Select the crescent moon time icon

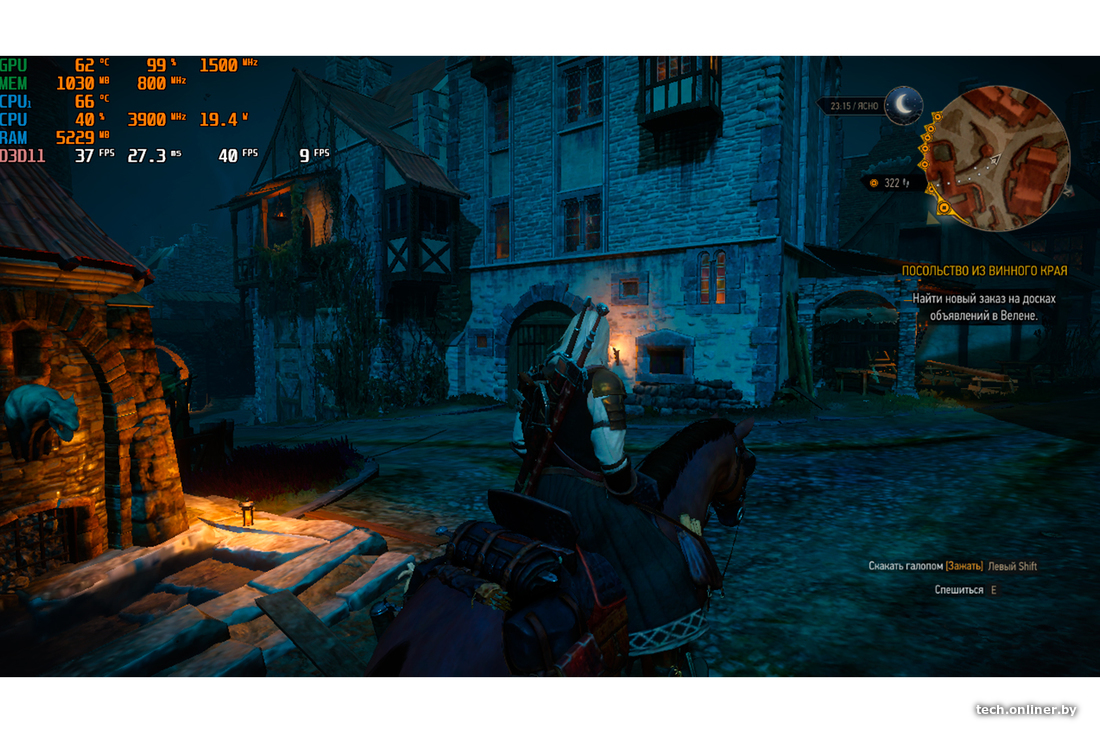click(905, 104)
